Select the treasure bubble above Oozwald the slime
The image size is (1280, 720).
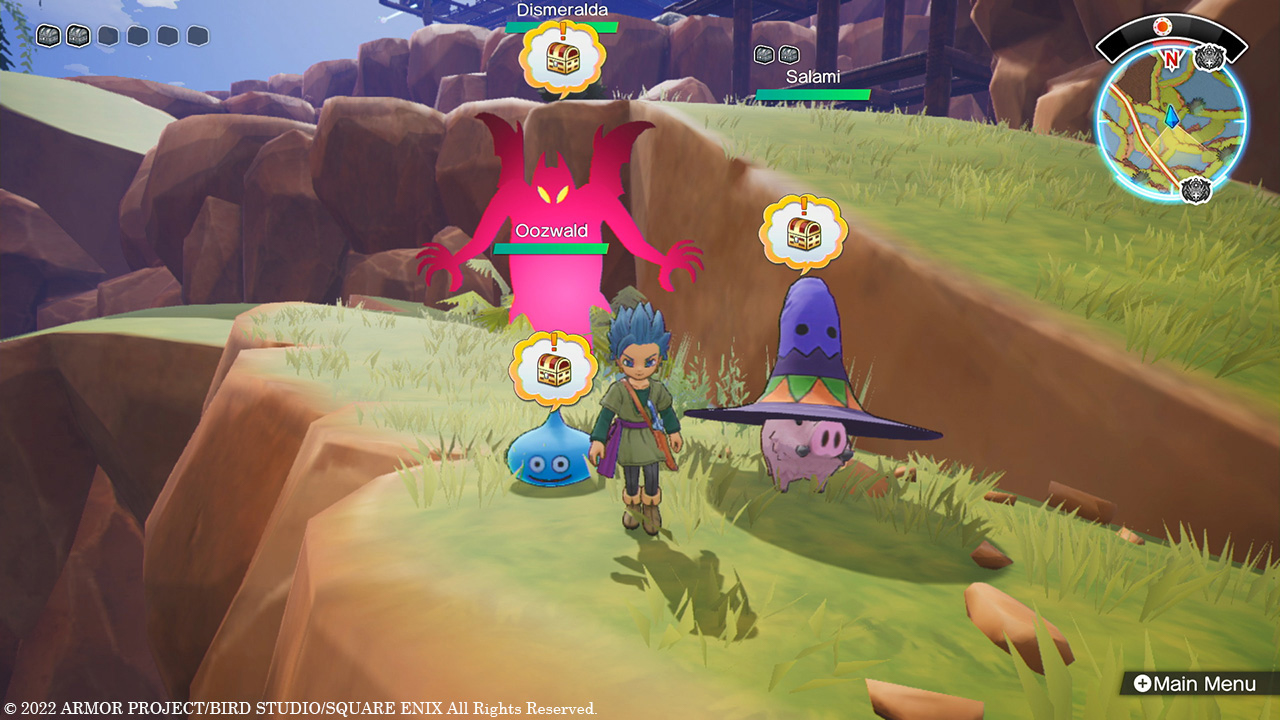coord(553,369)
